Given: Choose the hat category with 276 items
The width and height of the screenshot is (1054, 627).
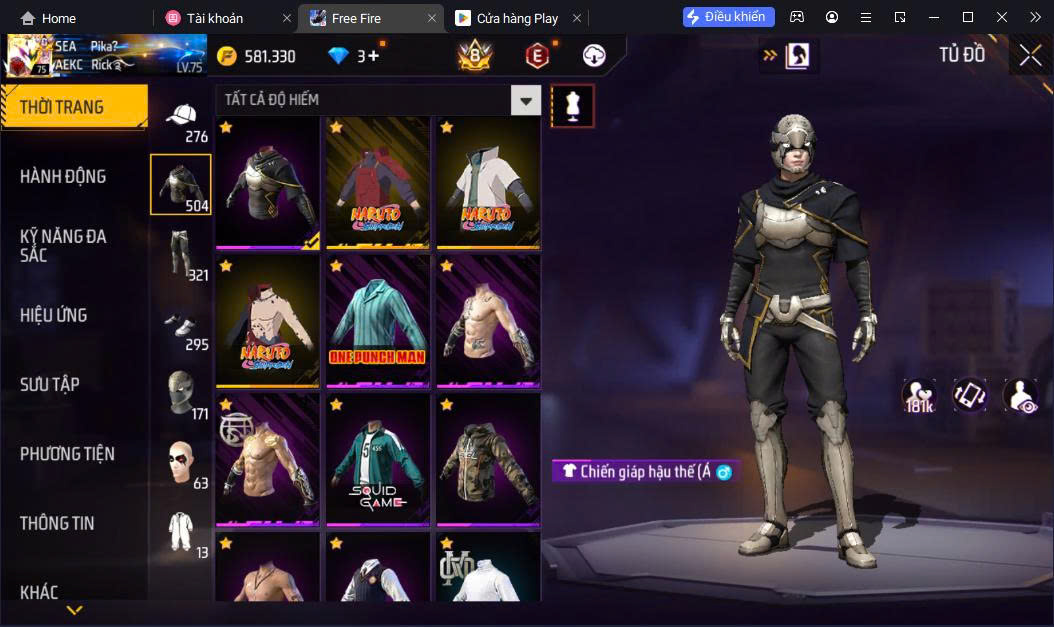Looking at the screenshot, I should 182,122.
